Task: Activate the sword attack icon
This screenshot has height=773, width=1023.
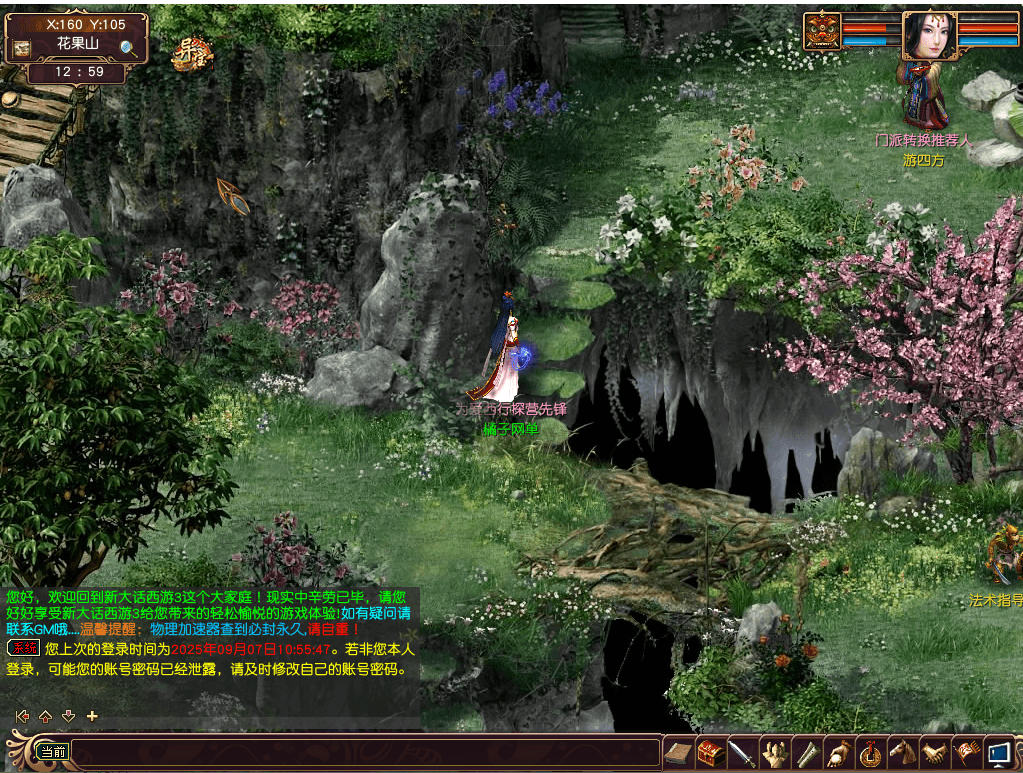Action: pyautogui.click(x=742, y=753)
